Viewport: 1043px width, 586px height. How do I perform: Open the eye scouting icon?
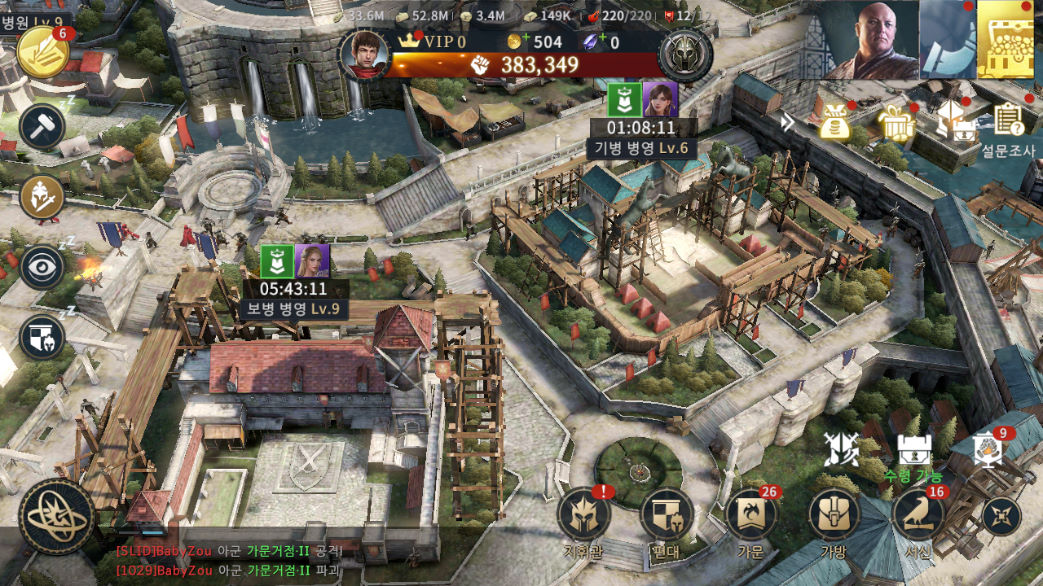point(42,267)
